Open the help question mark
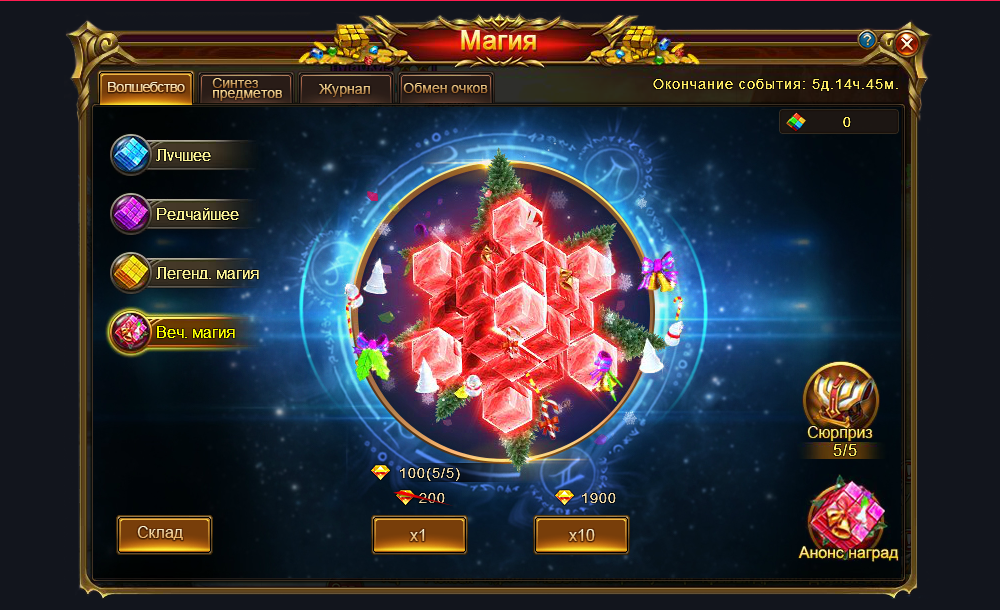The height and width of the screenshot is (610, 1000). 867,40
